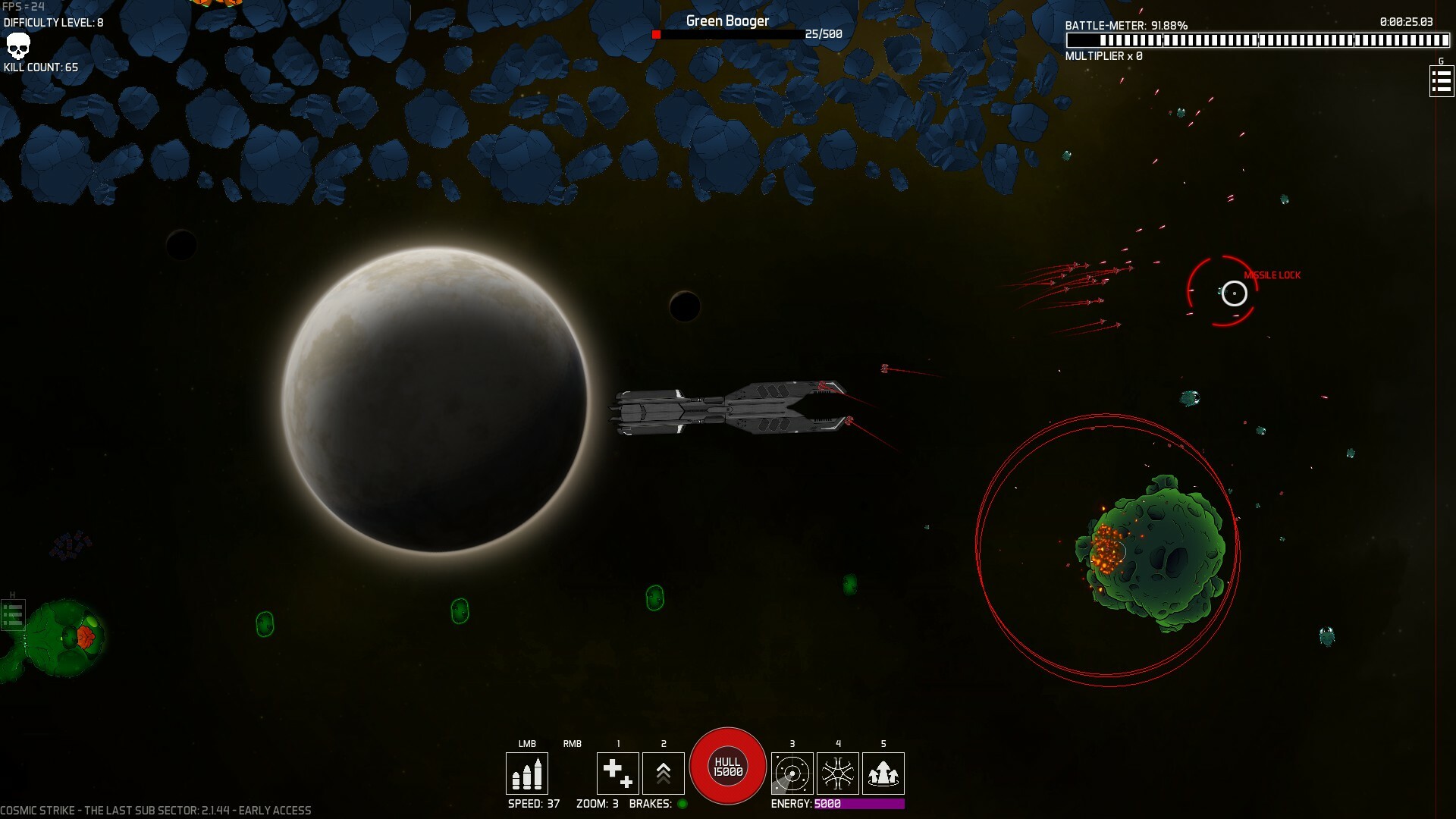Use the swarm ability in slot 5
Image resolution: width=1456 pixels, height=819 pixels.
[883, 773]
